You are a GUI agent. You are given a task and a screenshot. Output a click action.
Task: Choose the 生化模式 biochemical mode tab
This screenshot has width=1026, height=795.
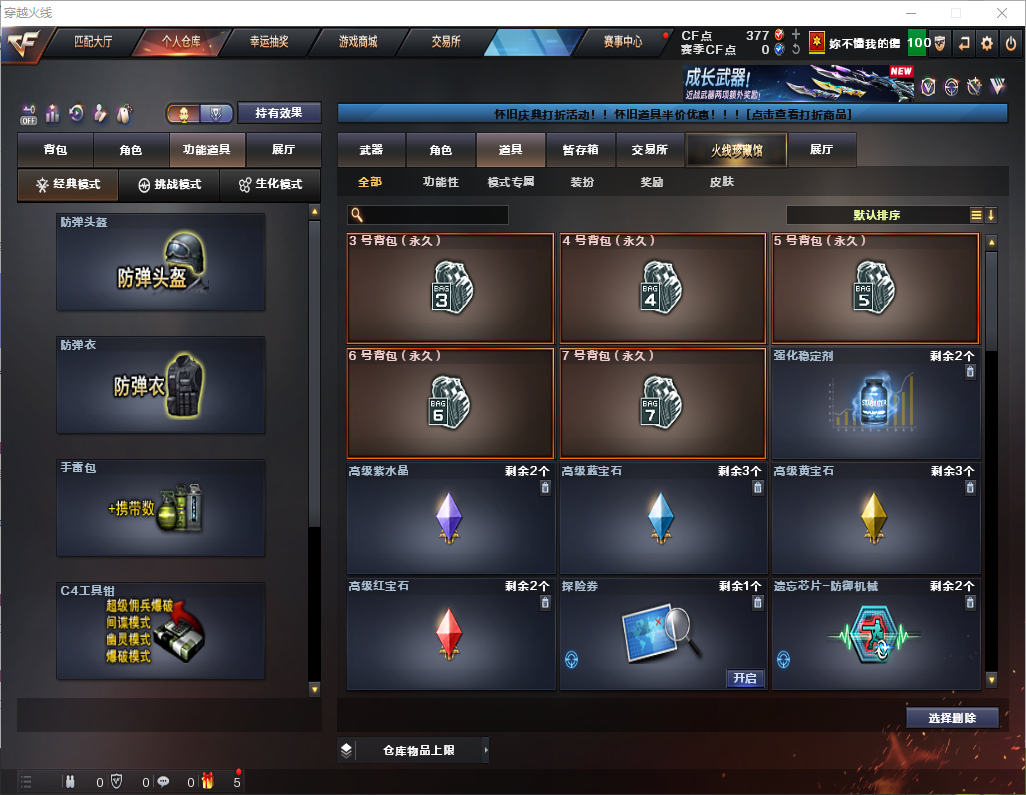269,185
